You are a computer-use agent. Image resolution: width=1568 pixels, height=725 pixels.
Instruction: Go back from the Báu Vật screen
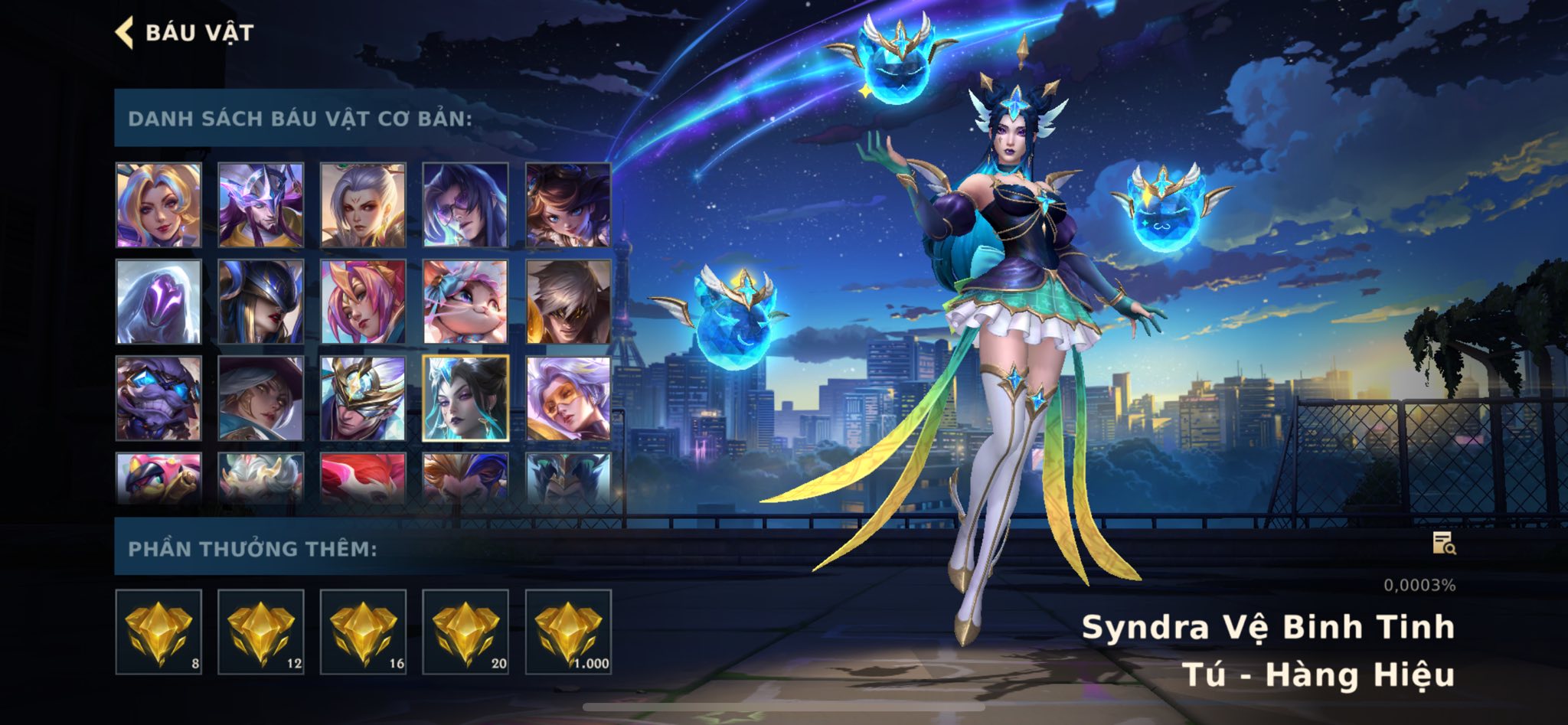pyautogui.click(x=125, y=33)
